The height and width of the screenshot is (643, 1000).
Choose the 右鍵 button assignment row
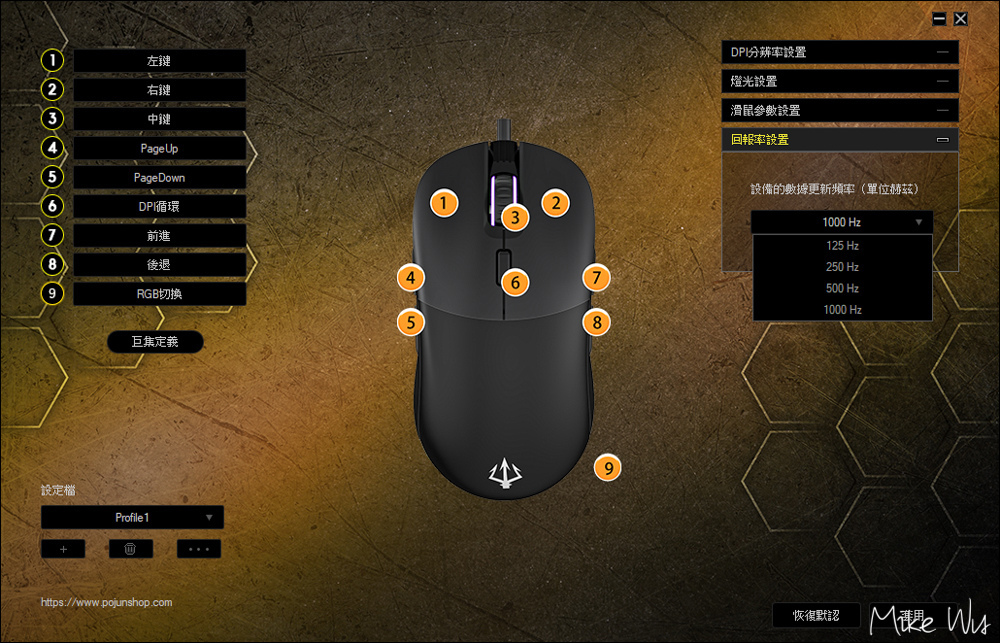pos(159,90)
